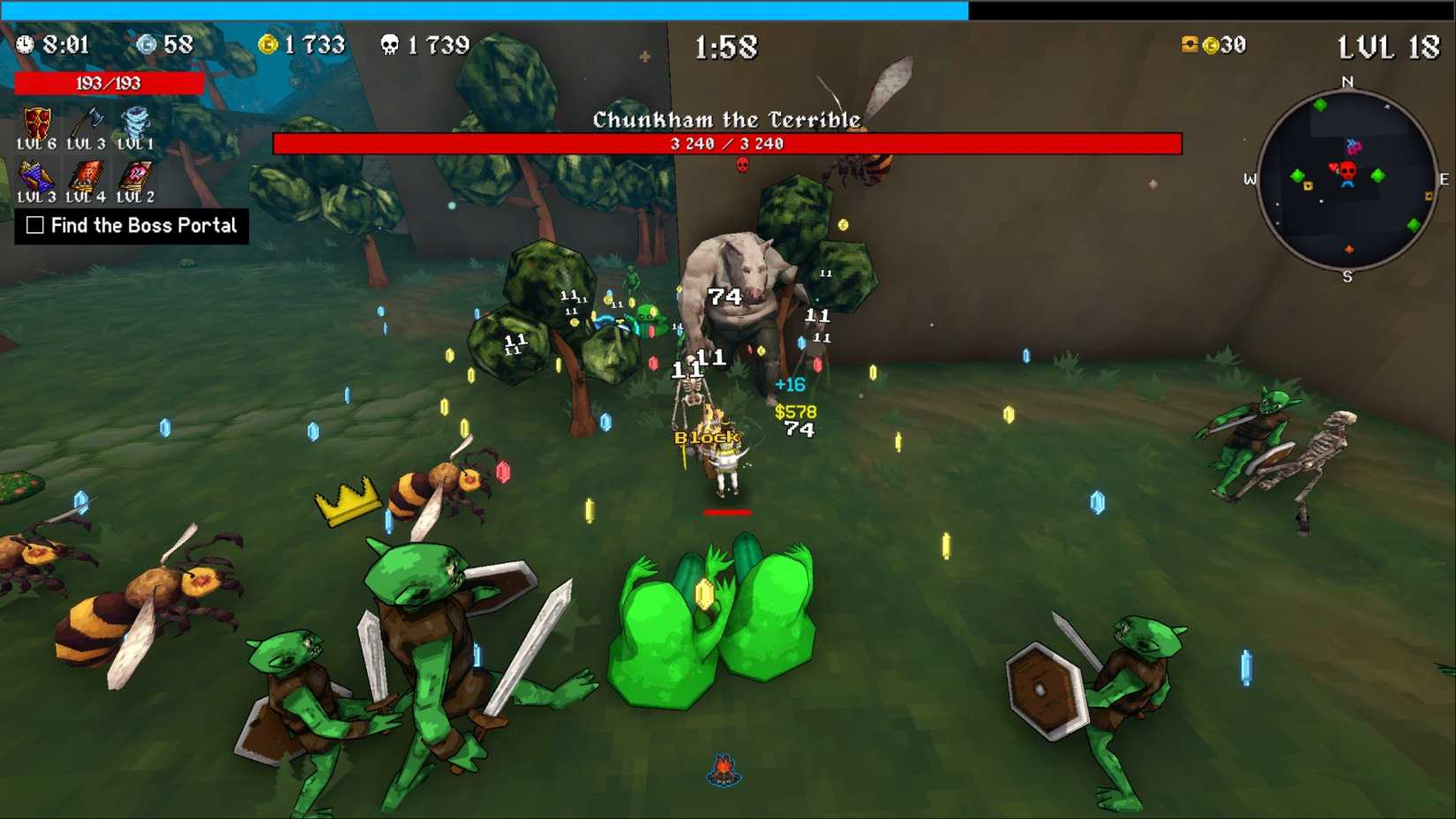Check the Find the Boss Portal checkbox
The width and height of the screenshot is (1456, 819).
click(34, 226)
